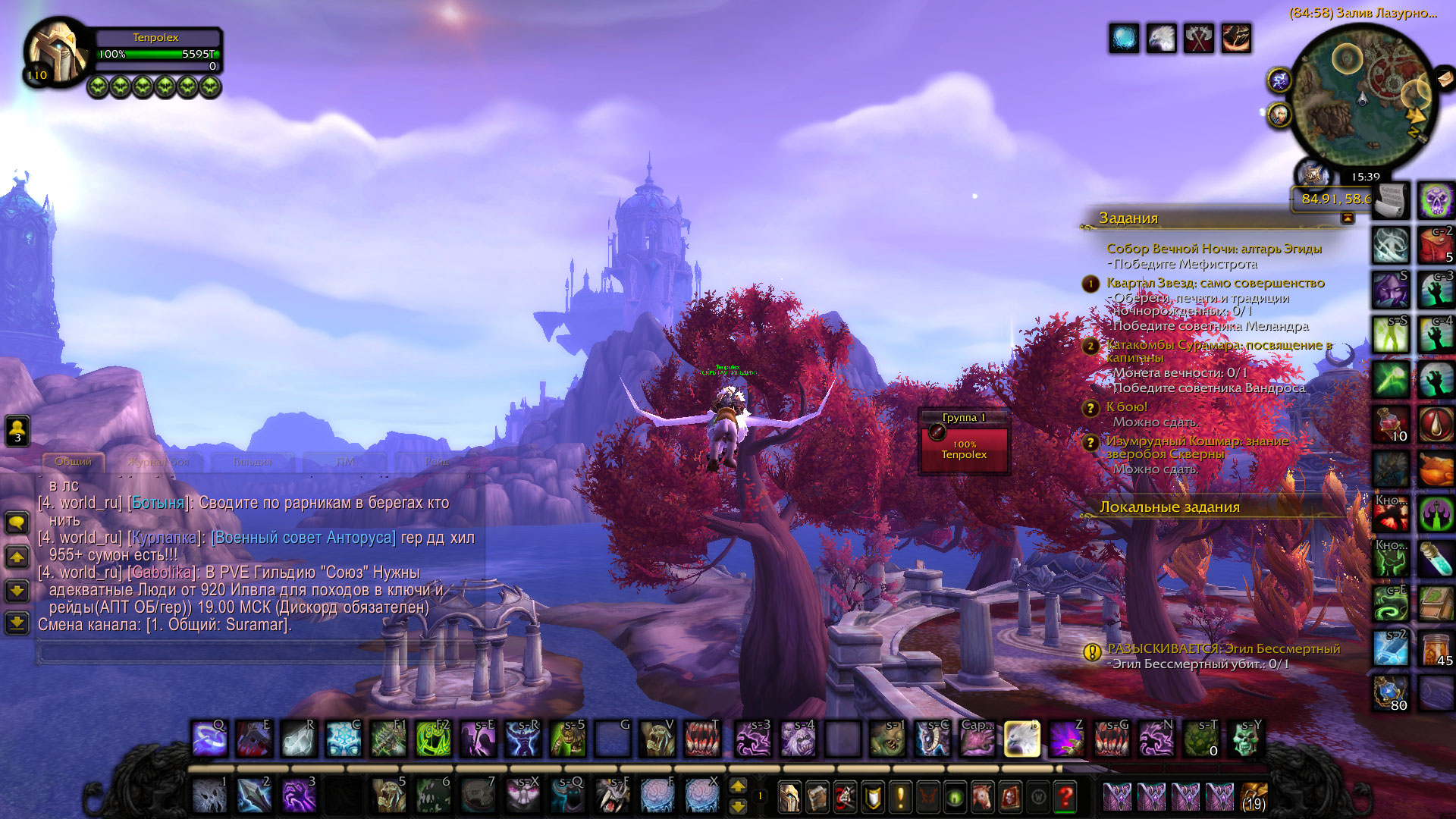Click the wanted quest Эгил Бессмертный
Viewport: 1456px width, 819px height.
tap(1223, 649)
